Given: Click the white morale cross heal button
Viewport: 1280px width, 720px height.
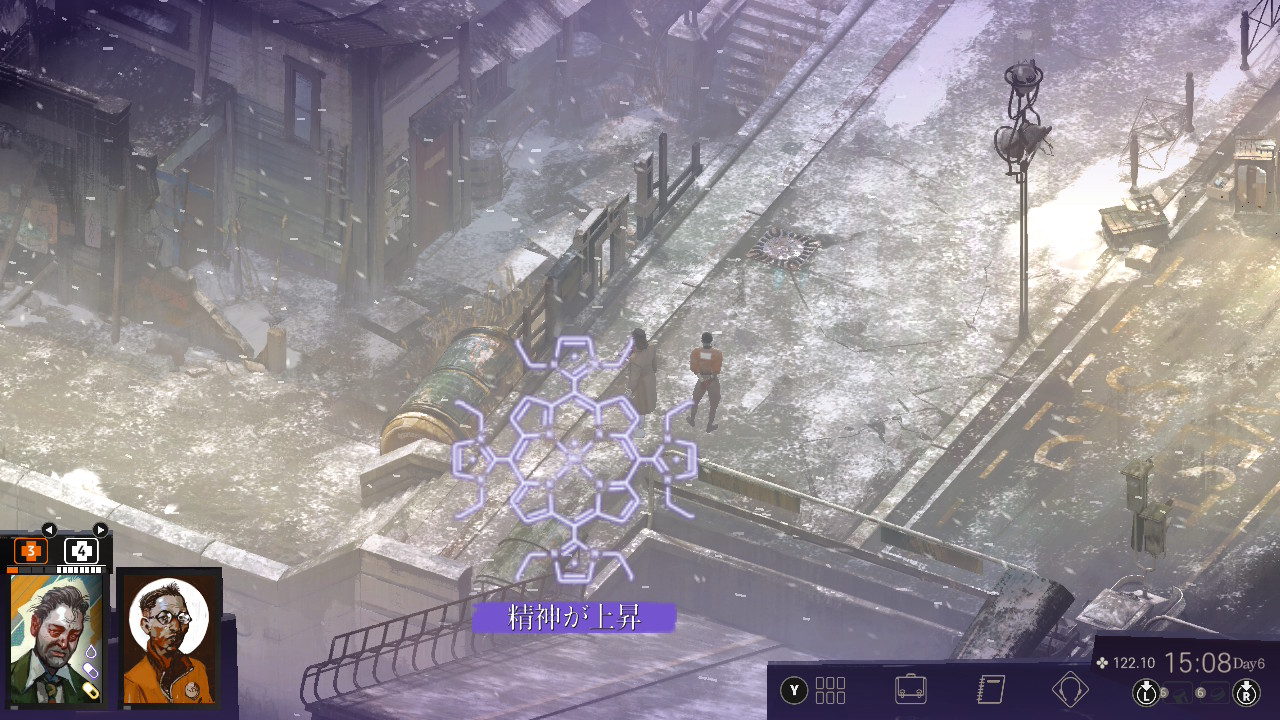Looking at the screenshot, I should point(81,551).
